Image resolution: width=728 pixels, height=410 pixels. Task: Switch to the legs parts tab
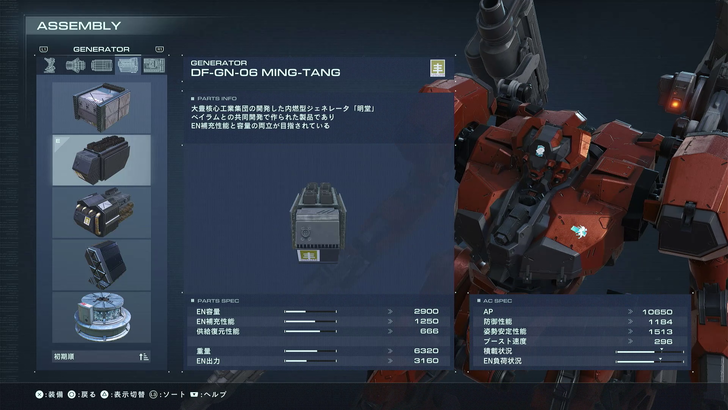coord(51,65)
